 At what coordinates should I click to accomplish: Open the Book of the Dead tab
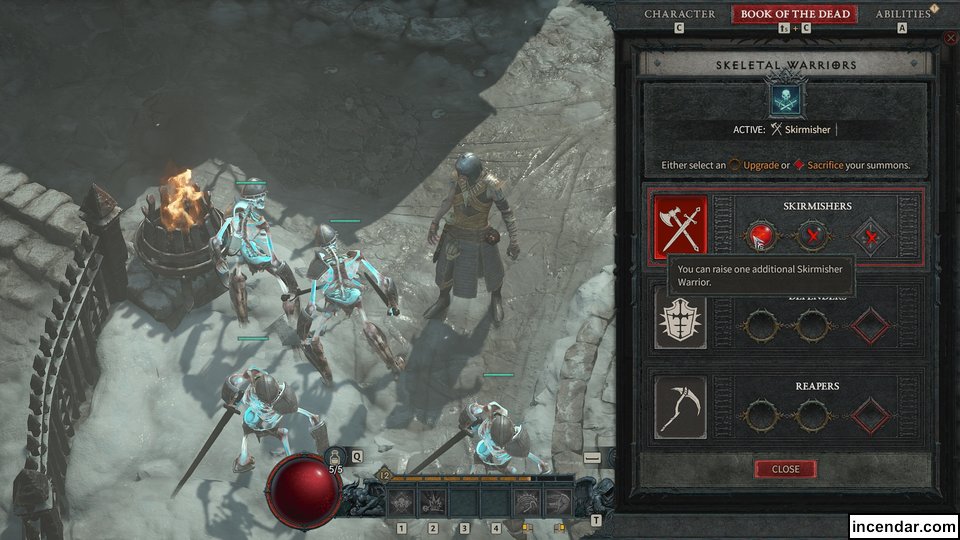coord(794,14)
